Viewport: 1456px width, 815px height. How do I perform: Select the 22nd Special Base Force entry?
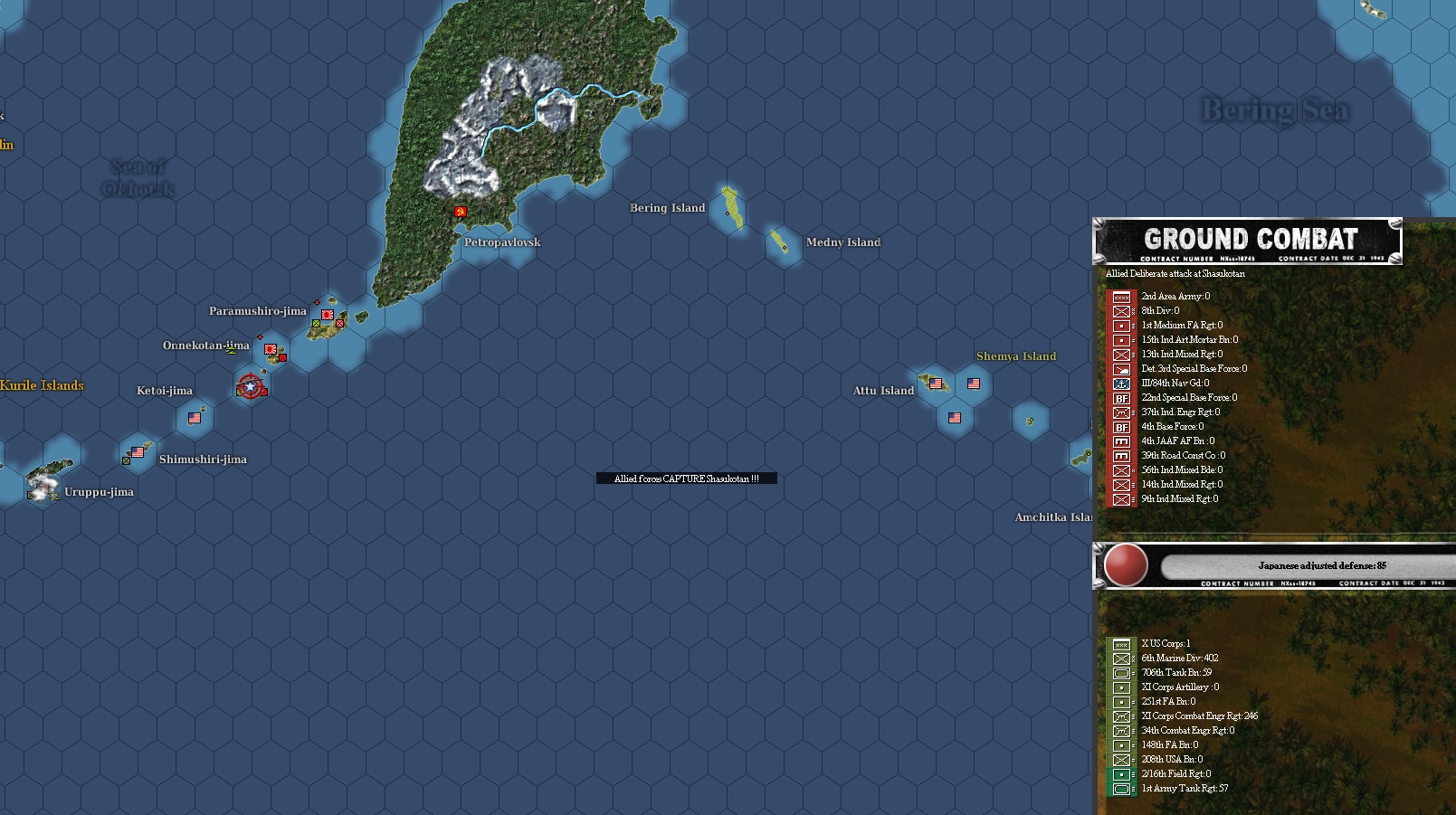pos(1188,398)
